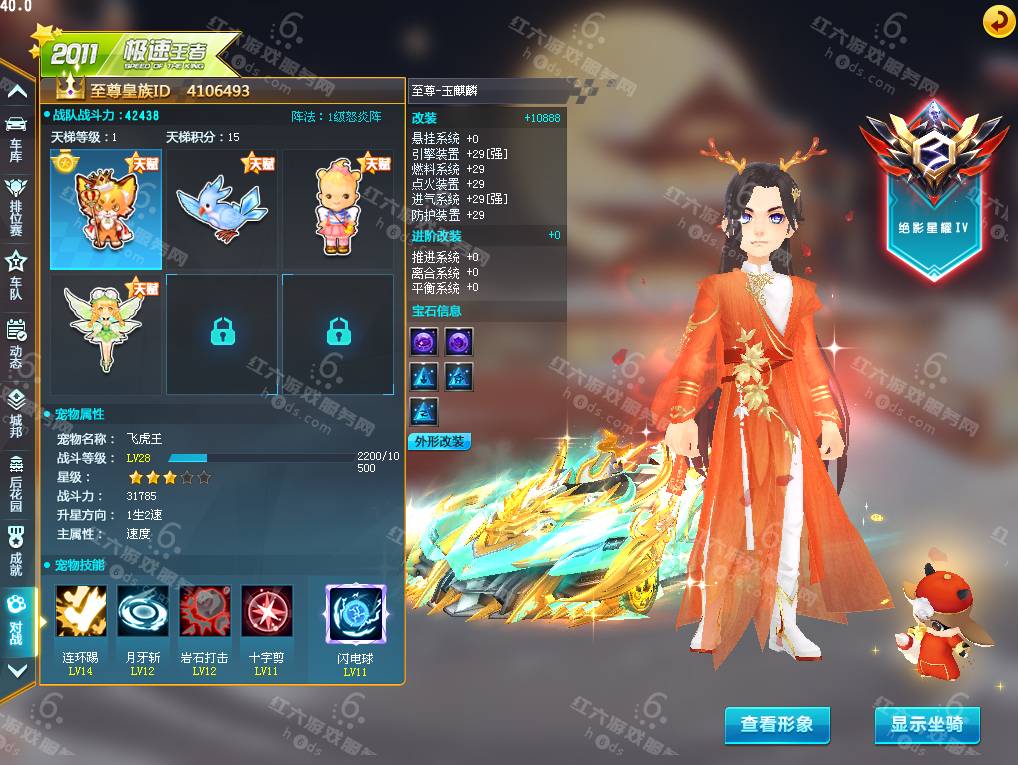Choose the 岩石打击 skill icon
Screen dimensions: 1018x765
[x=204, y=611]
